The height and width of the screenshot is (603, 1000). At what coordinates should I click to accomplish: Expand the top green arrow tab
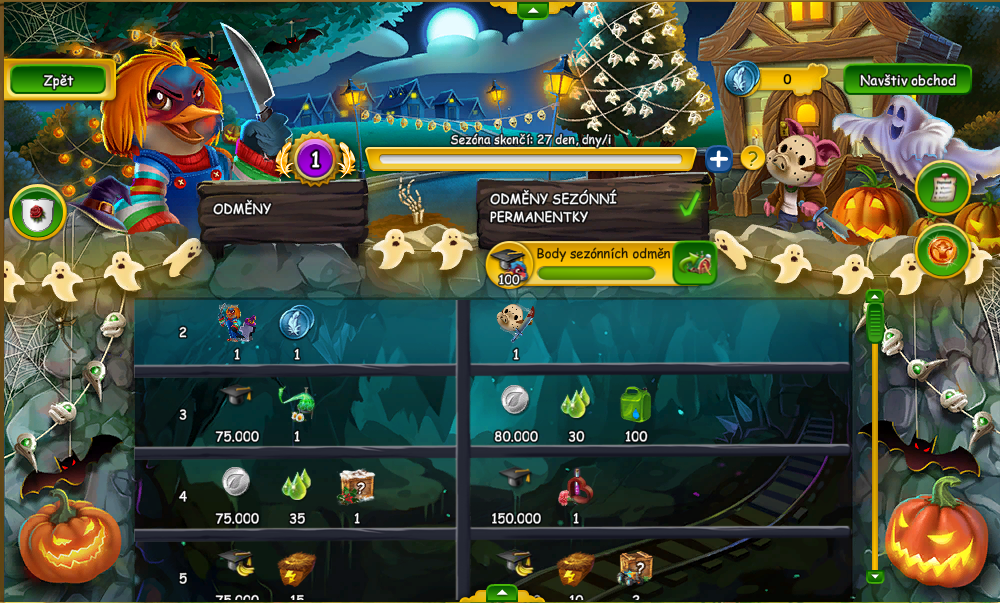[x=532, y=10]
